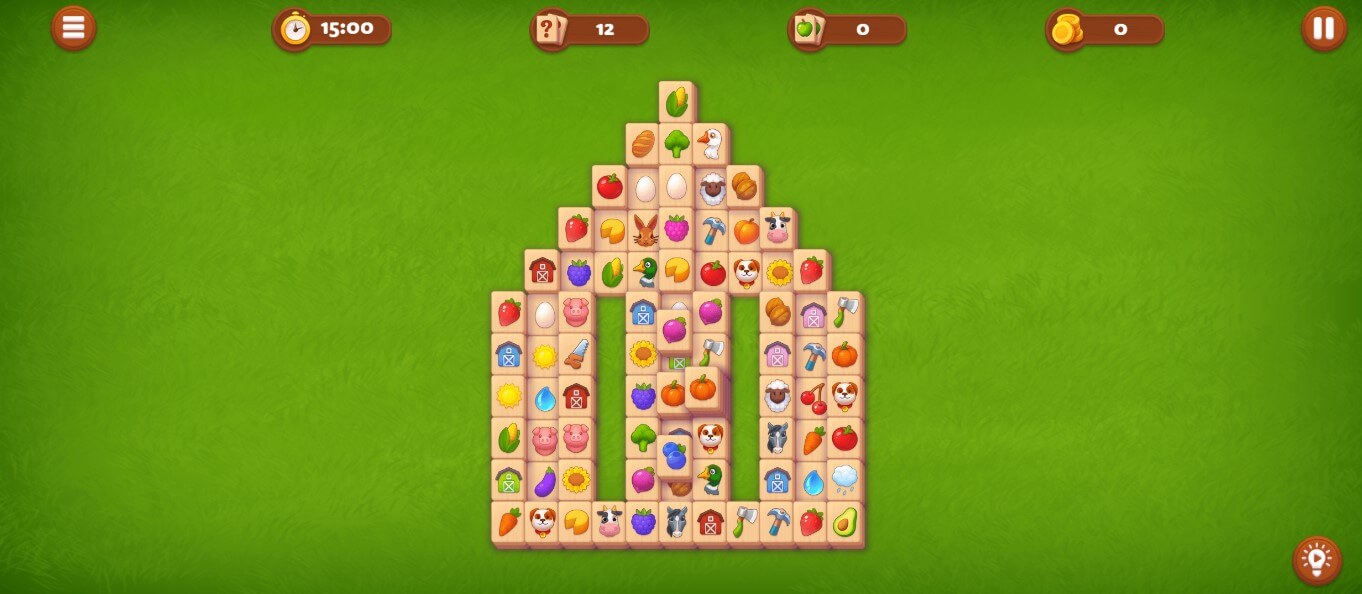The height and width of the screenshot is (594, 1362).
Task: Use the lightbulb hint button
Action: (1316, 560)
